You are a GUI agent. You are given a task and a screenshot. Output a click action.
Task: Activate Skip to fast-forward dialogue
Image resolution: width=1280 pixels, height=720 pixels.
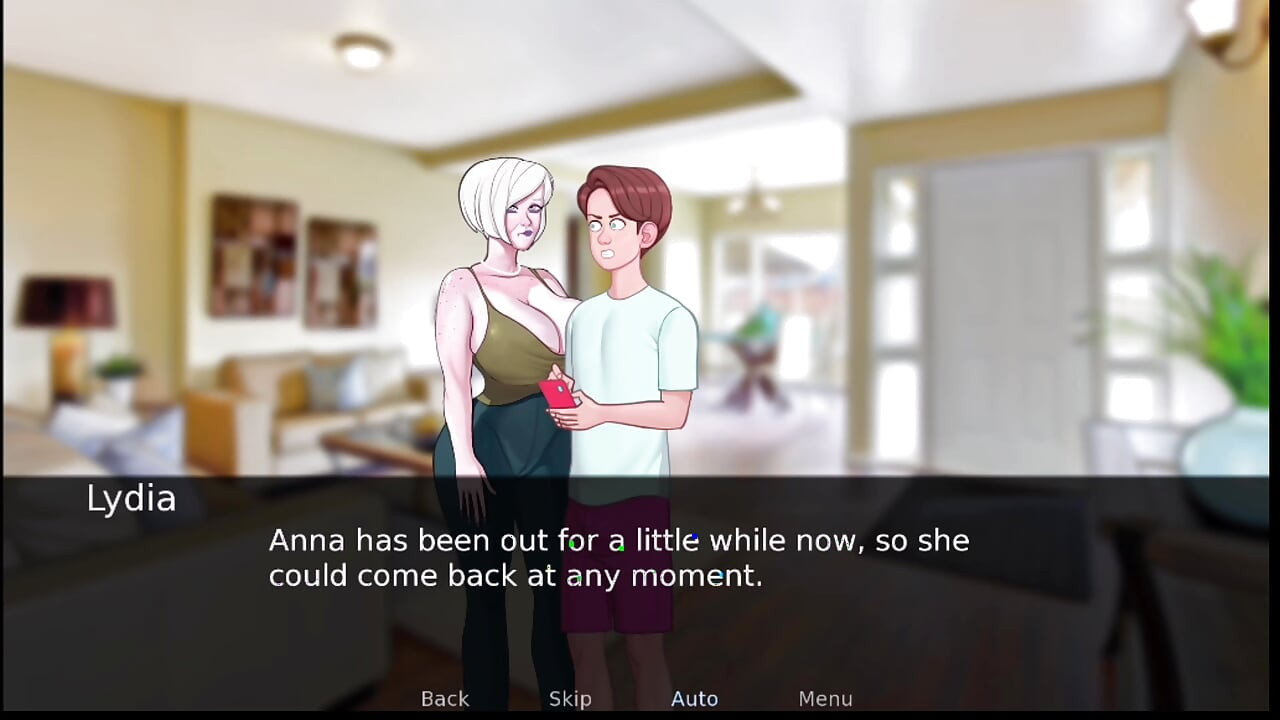tap(569, 699)
